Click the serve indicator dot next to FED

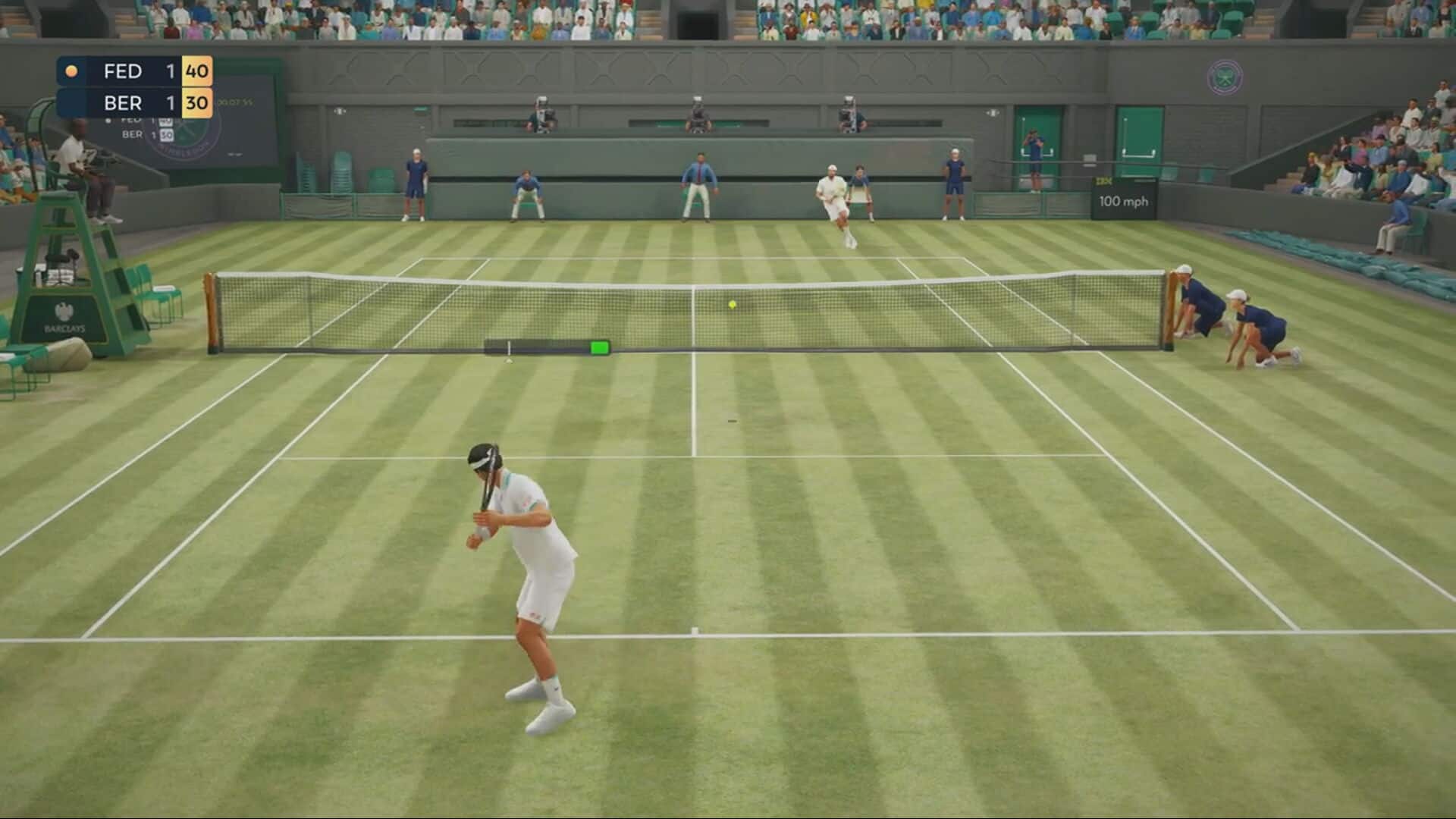71,70
